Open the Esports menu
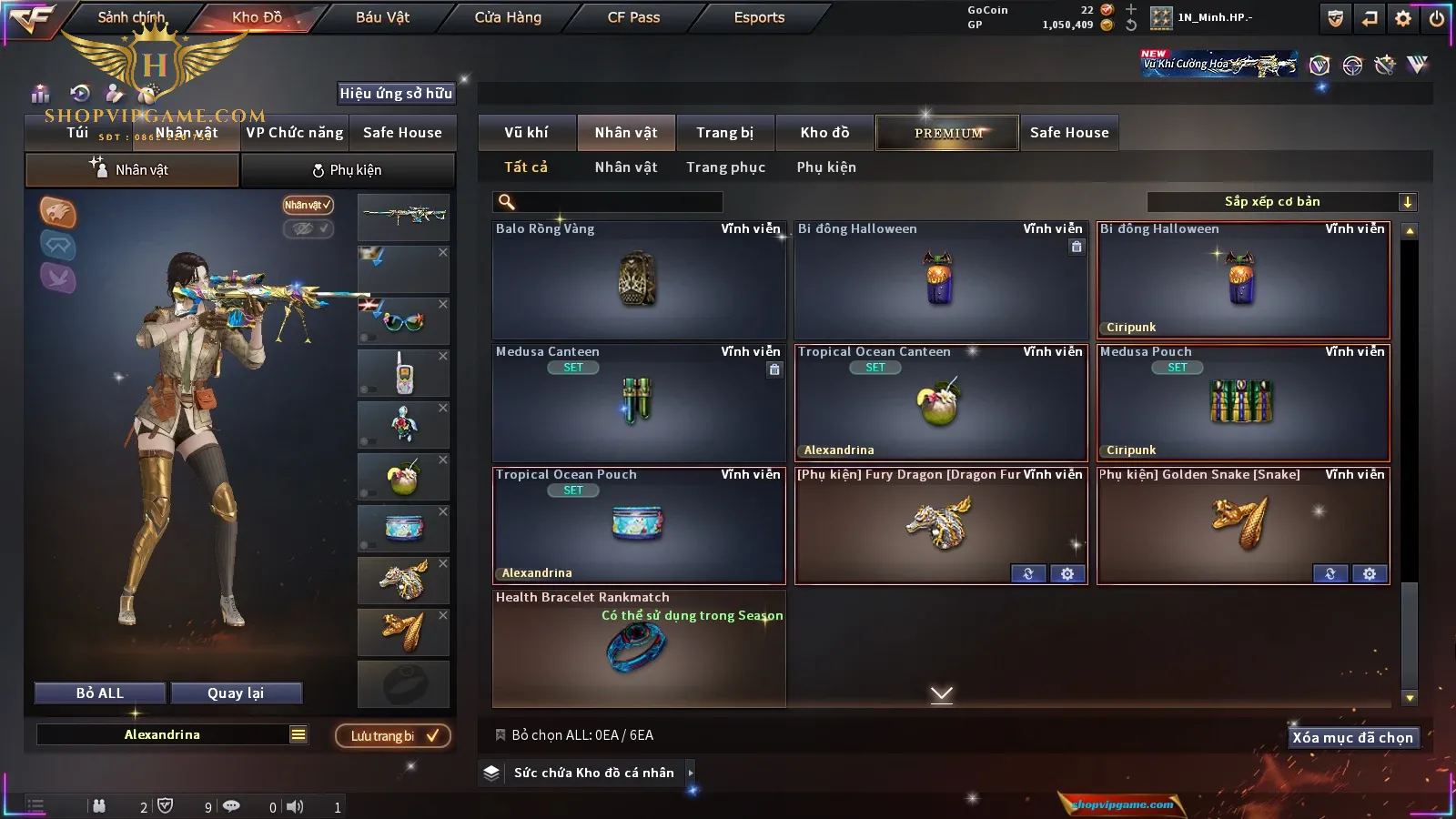 click(x=759, y=17)
